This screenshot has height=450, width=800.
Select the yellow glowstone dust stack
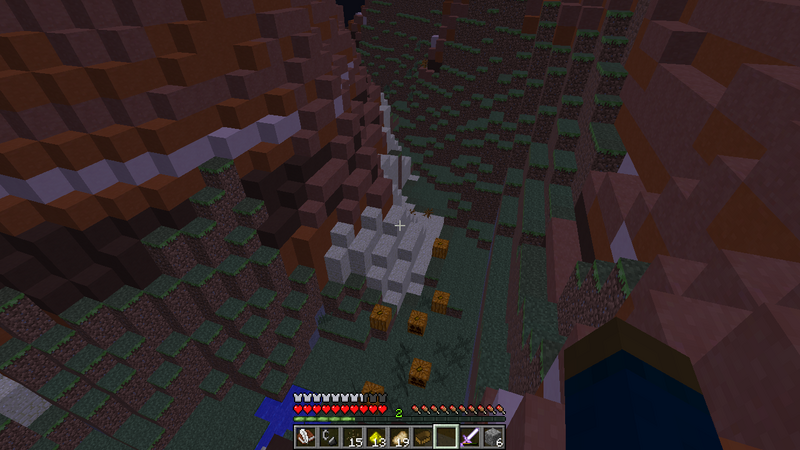376,437
